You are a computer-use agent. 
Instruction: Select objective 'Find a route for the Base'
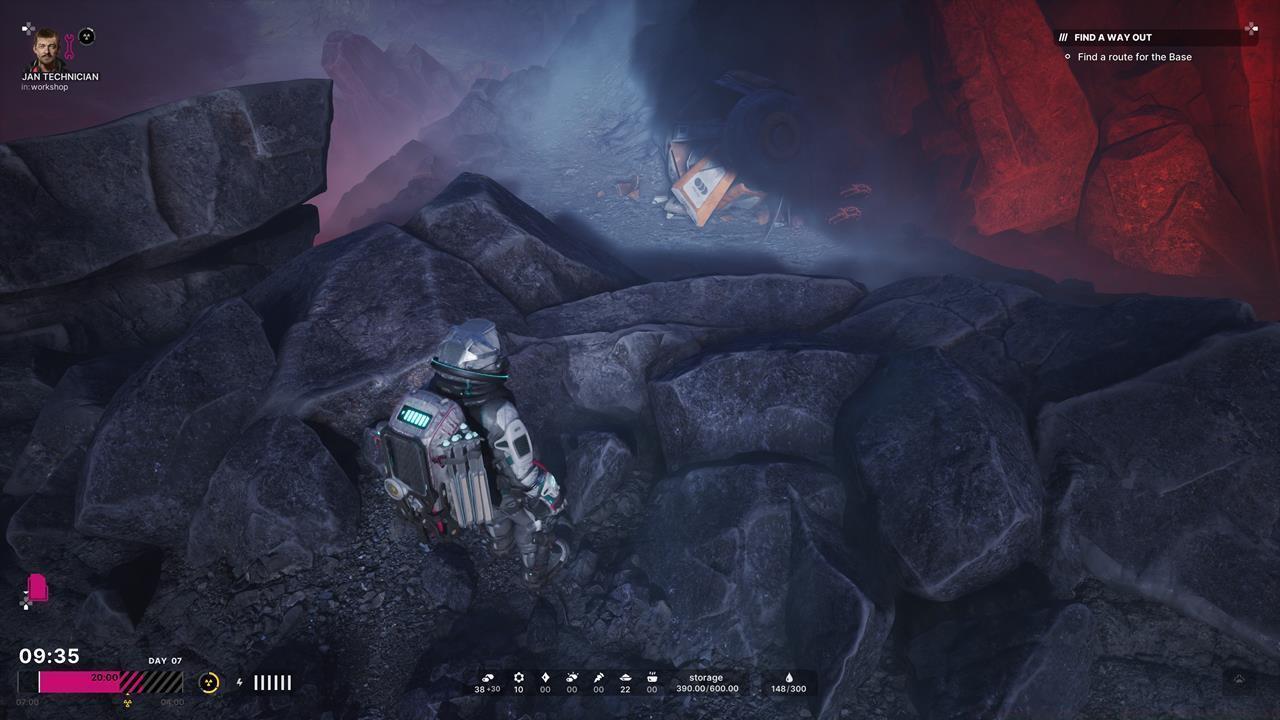click(1134, 57)
